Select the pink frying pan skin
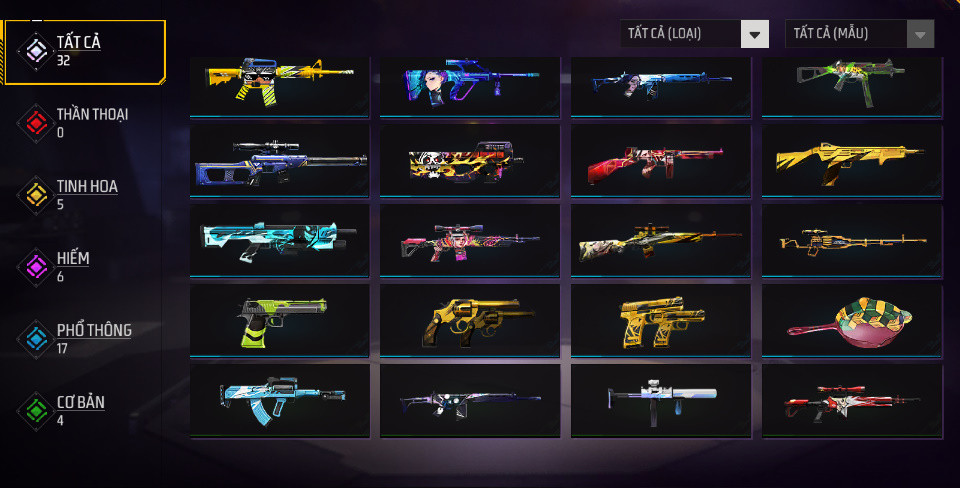Screen dimensions: 960x488 850,321
